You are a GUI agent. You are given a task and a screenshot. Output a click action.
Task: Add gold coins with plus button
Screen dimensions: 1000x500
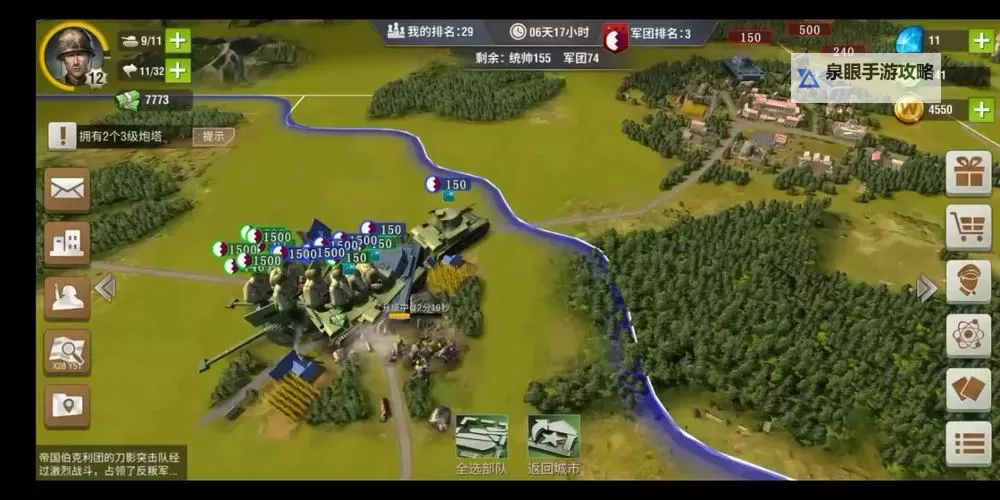coord(983,109)
